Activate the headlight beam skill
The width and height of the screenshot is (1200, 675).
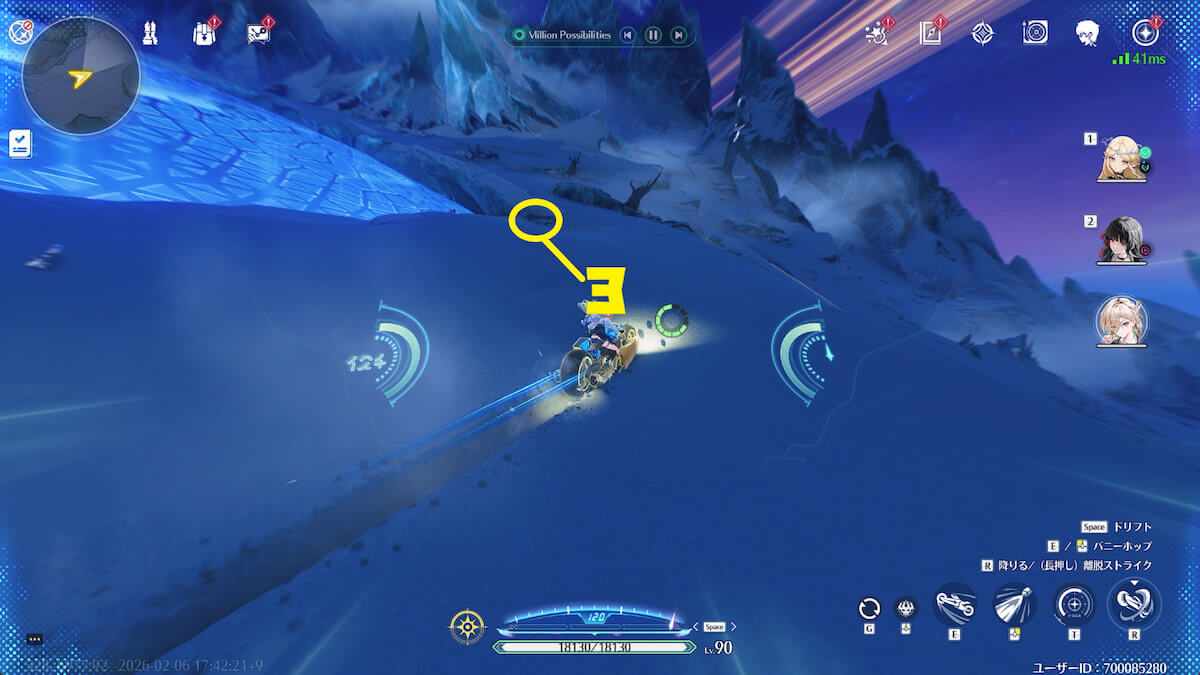coord(1014,605)
